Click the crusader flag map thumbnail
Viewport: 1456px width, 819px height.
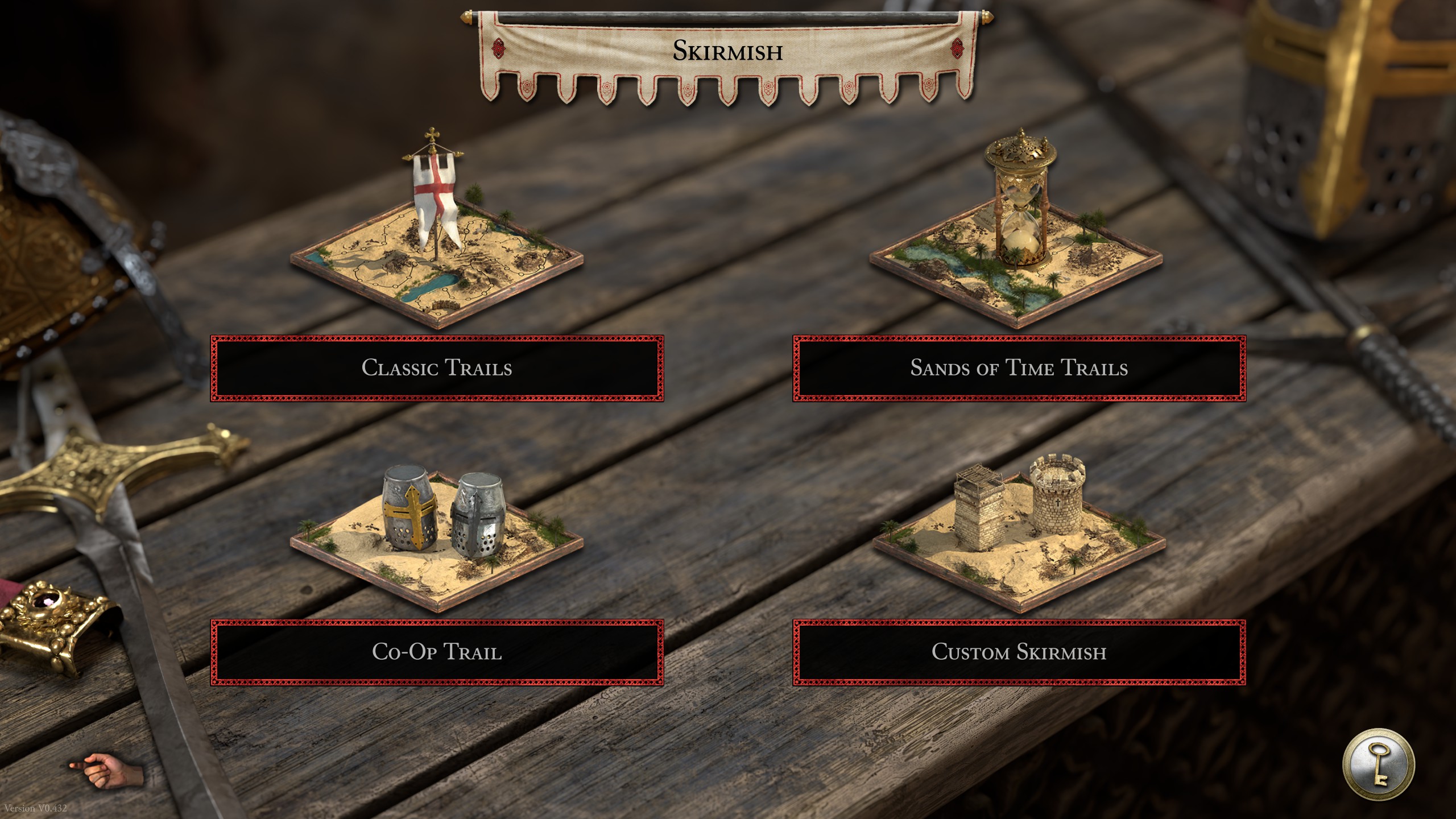[x=437, y=245]
